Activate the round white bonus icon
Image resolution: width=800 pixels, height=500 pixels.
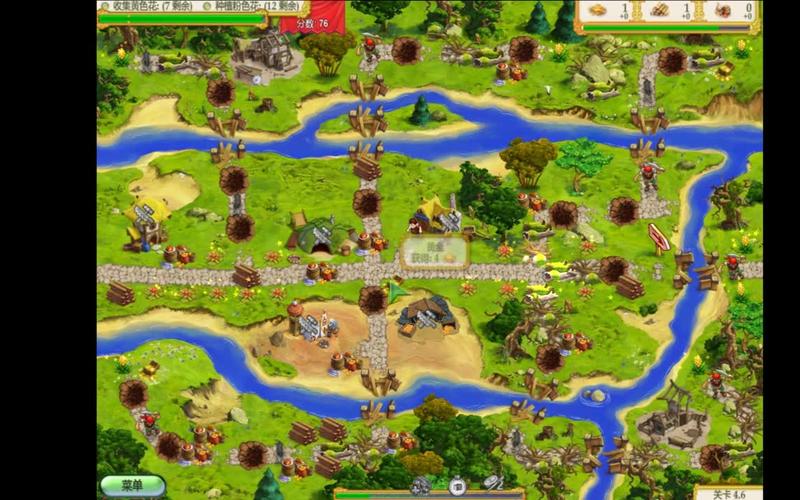point(455,487)
